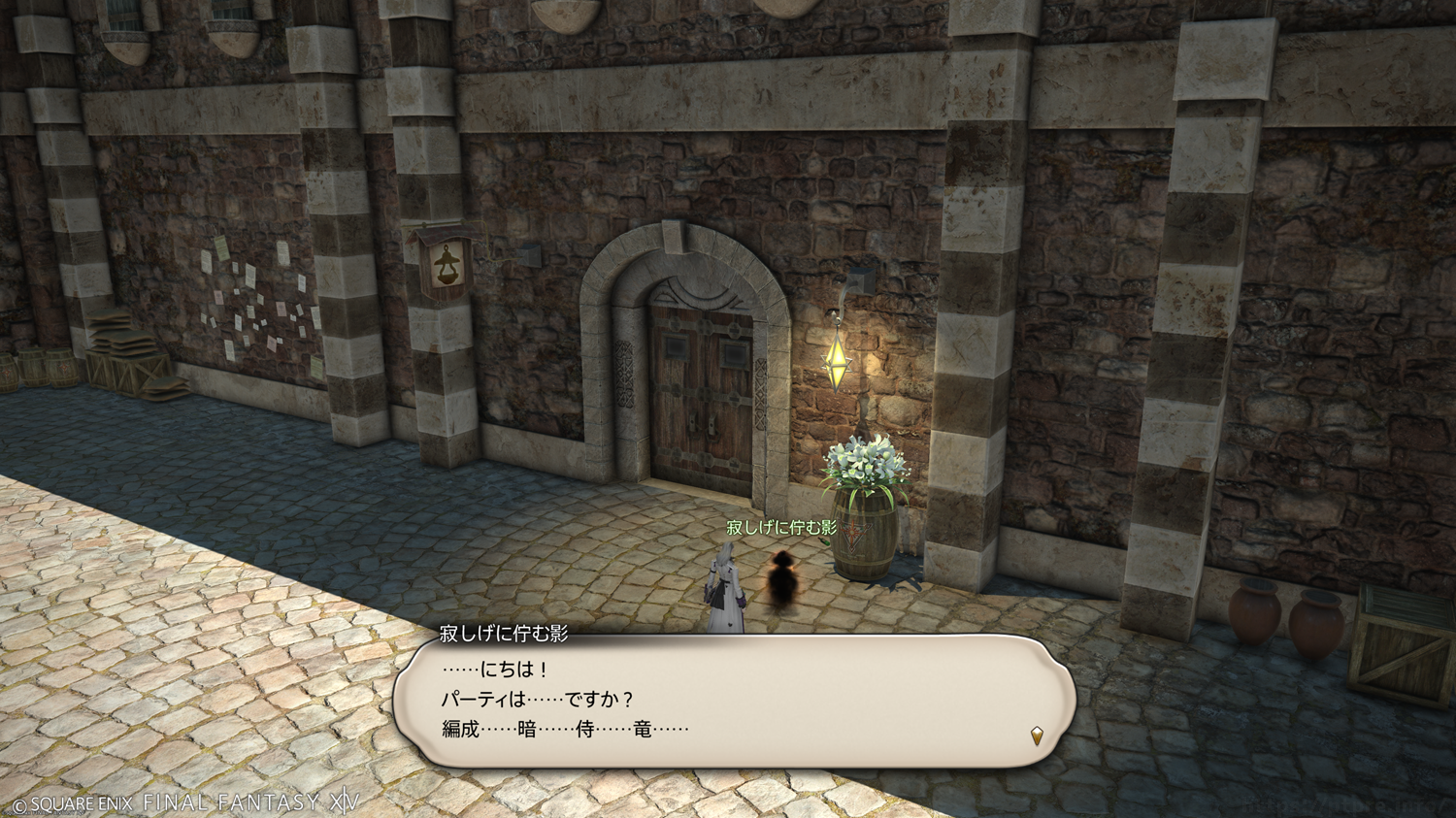Select the green 寂しげに佇む影 nameplate

[780, 528]
